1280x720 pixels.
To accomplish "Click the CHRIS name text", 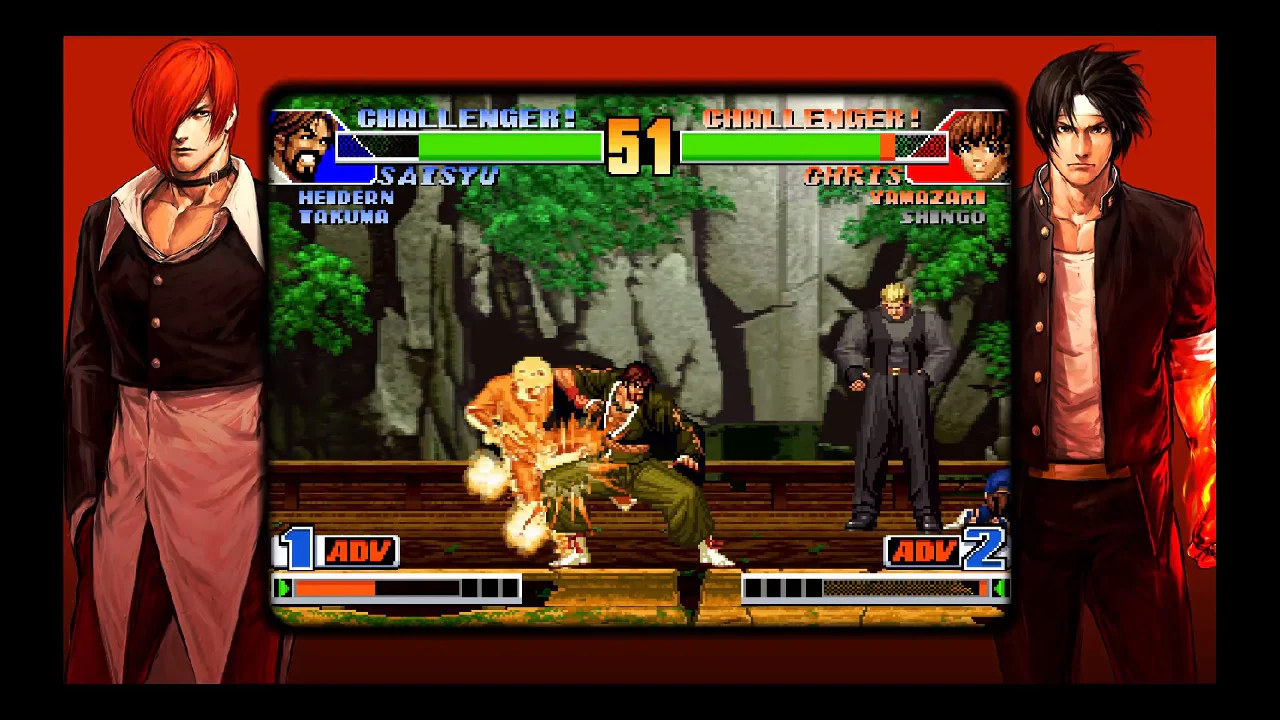I will point(855,176).
